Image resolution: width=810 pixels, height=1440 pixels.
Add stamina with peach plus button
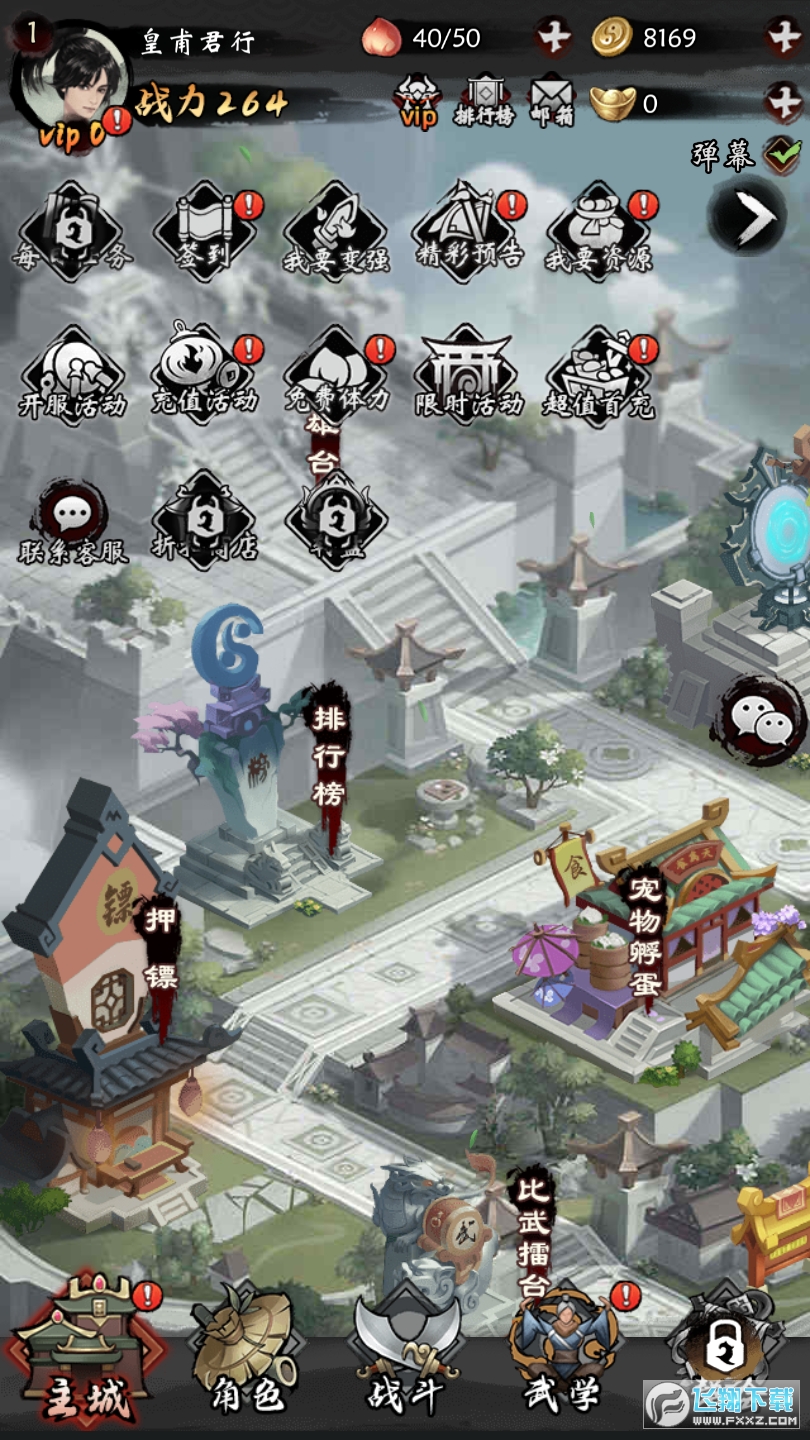553,38
